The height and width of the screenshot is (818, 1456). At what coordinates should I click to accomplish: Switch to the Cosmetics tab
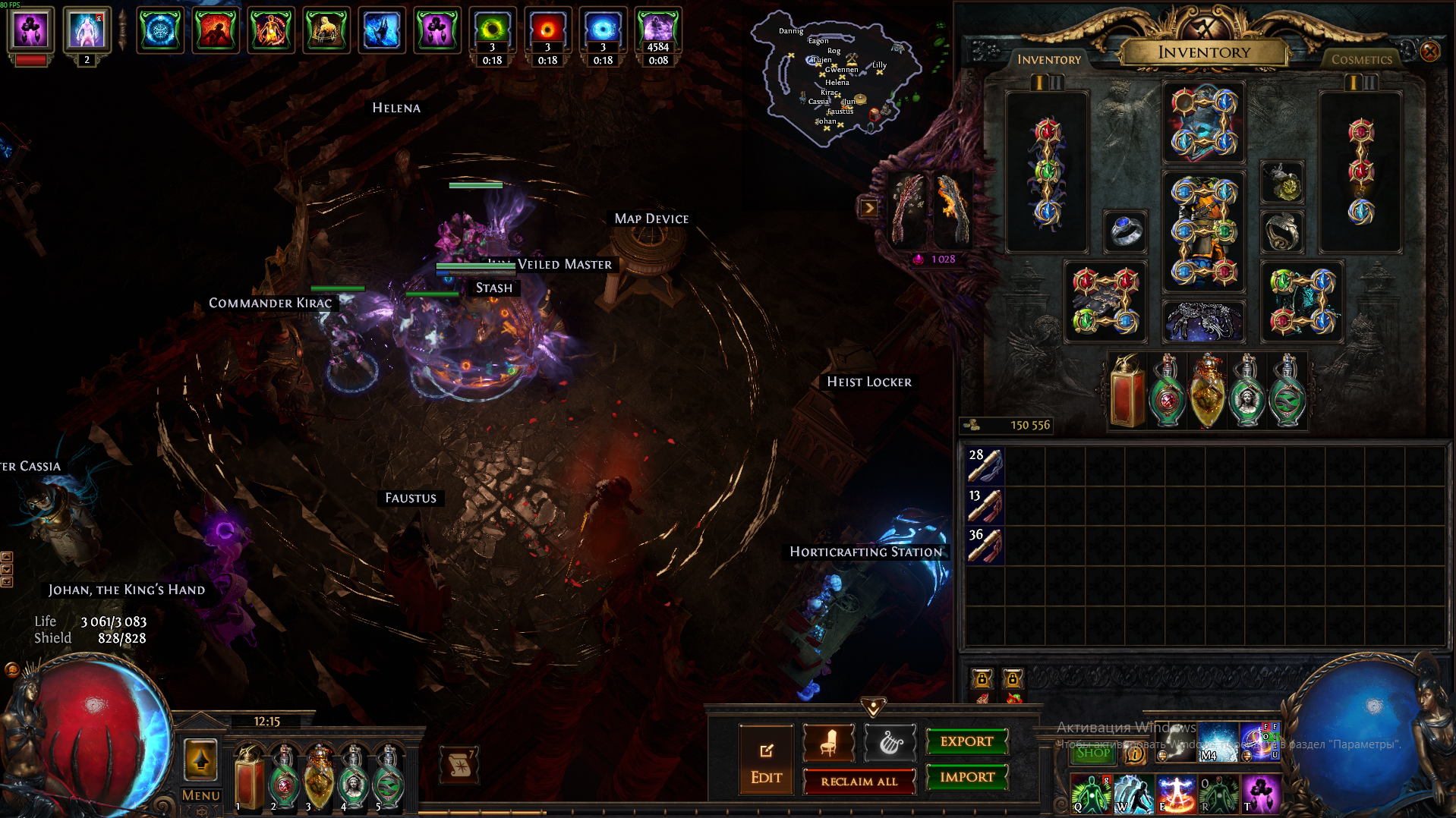pos(1361,59)
